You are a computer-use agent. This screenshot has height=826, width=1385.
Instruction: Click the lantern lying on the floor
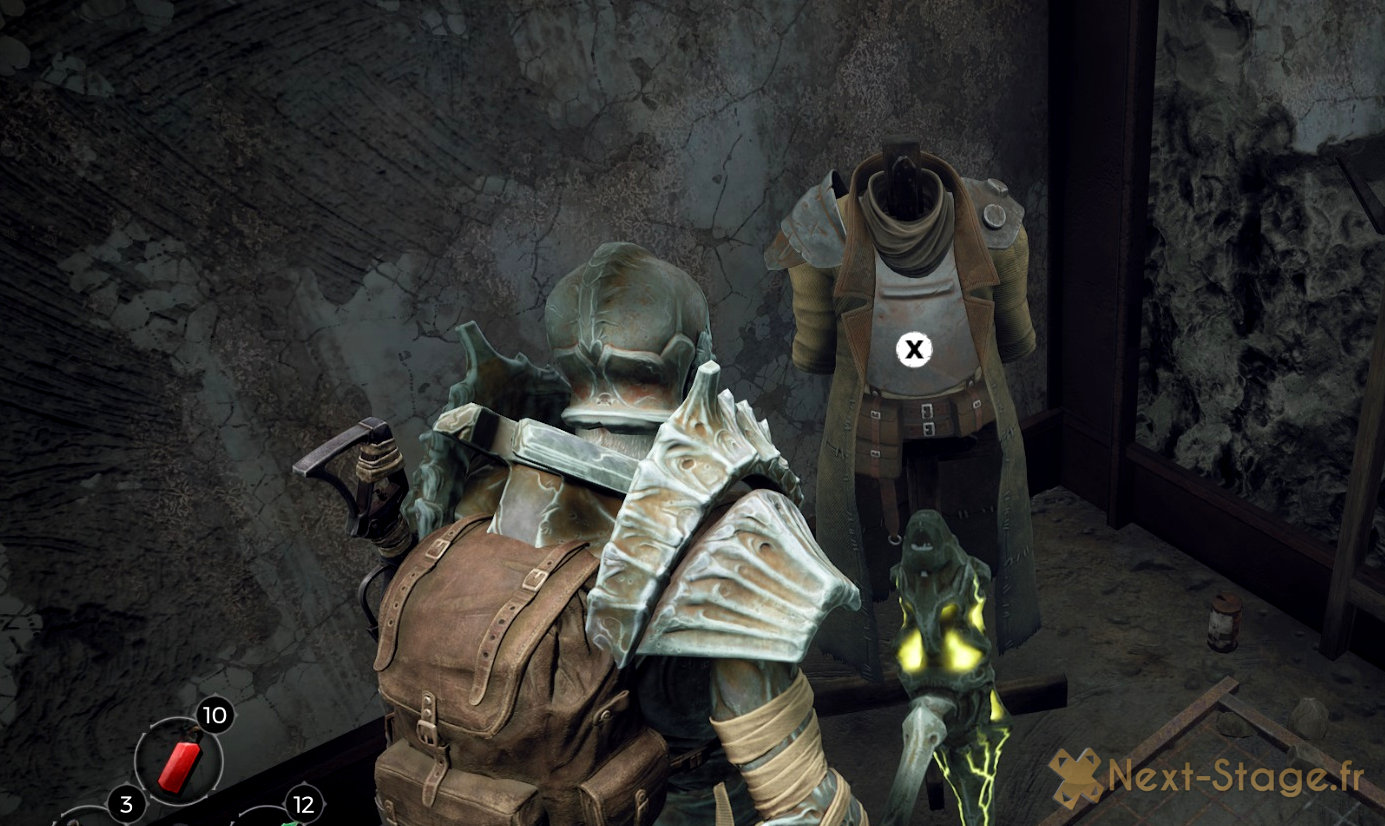pyautogui.click(x=1222, y=620)
